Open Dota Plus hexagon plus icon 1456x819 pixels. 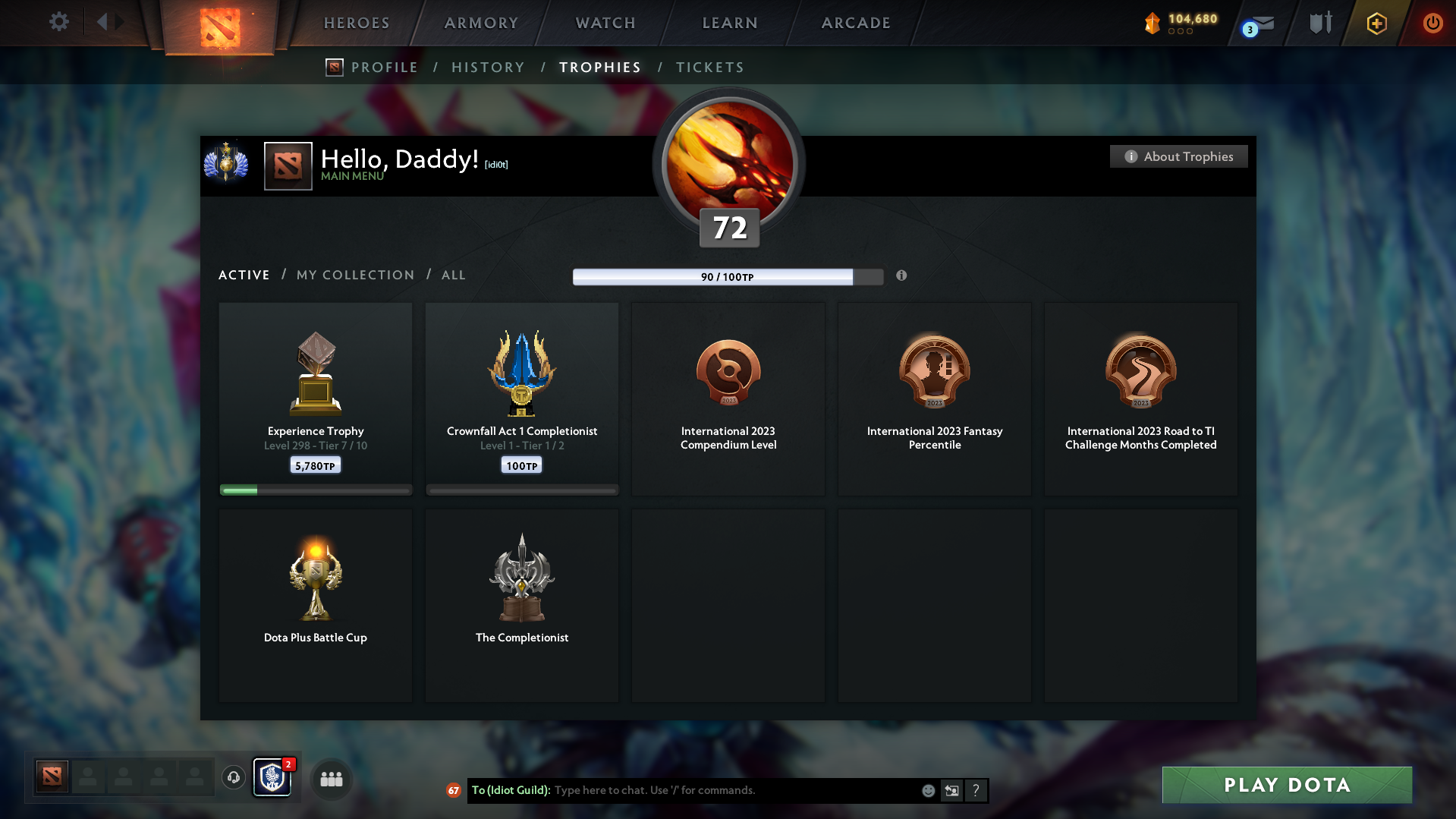(x=1376, y=23)
